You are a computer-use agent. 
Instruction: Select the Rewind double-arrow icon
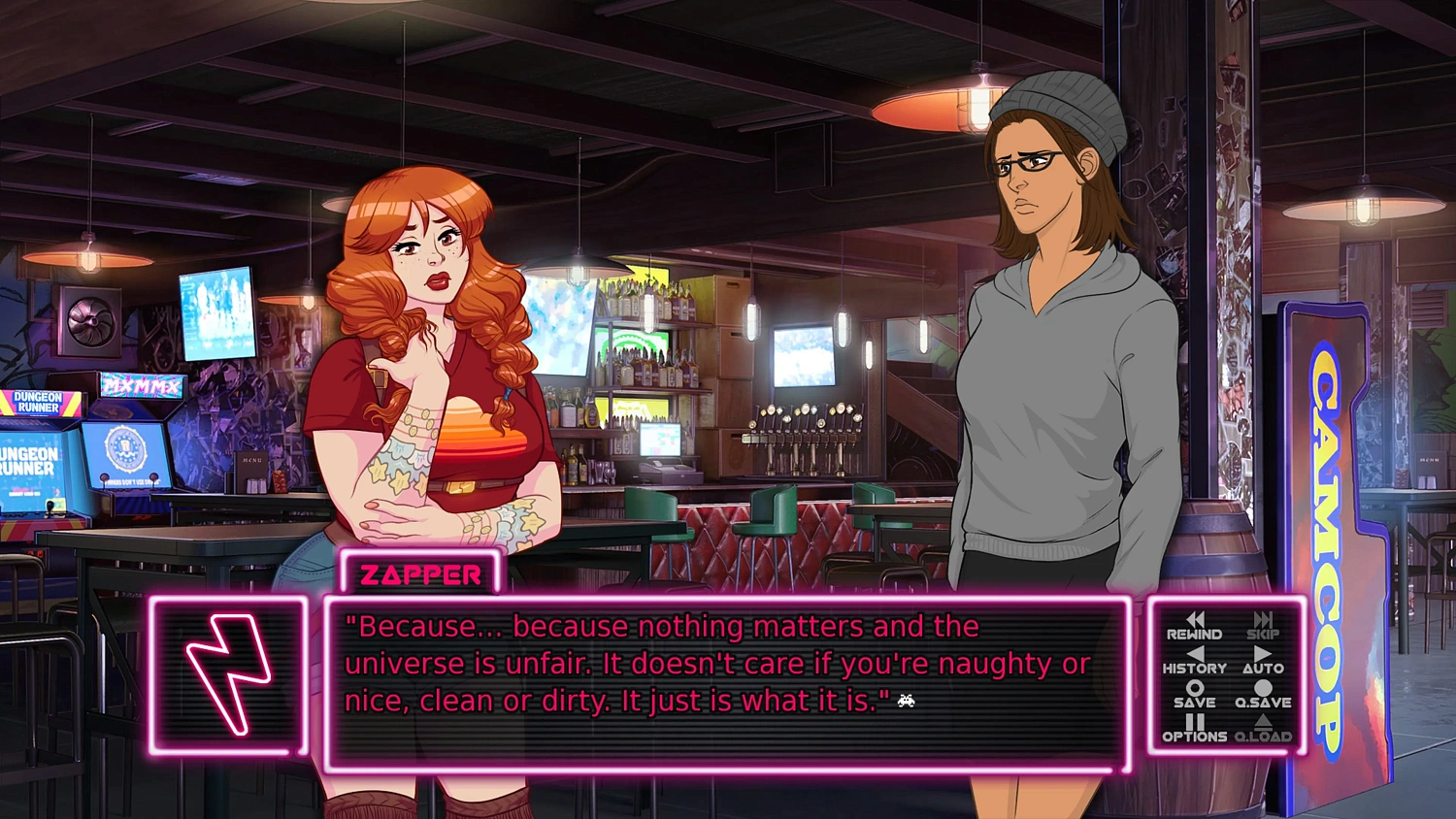click(x=1196, y=619)
